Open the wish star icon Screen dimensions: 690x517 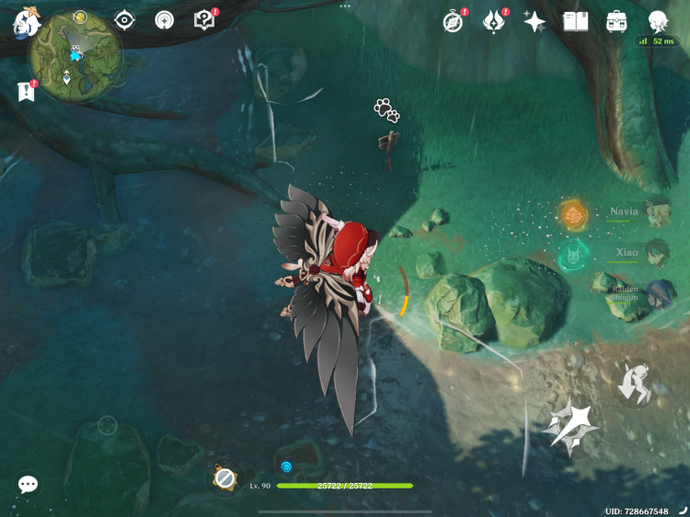[535, 21]
